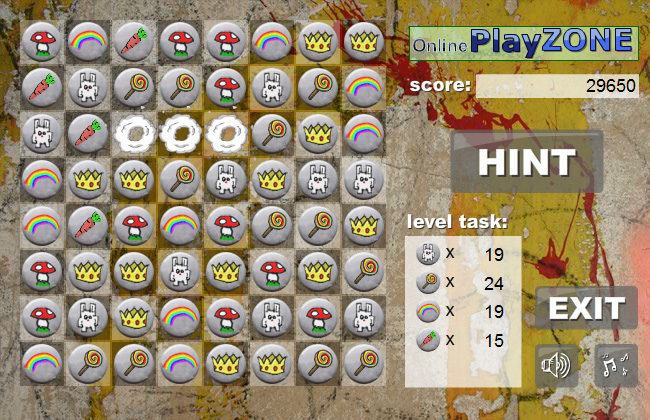
Task: Toggle sound effects with the speaker icon
Action: (x=556, y=366)
